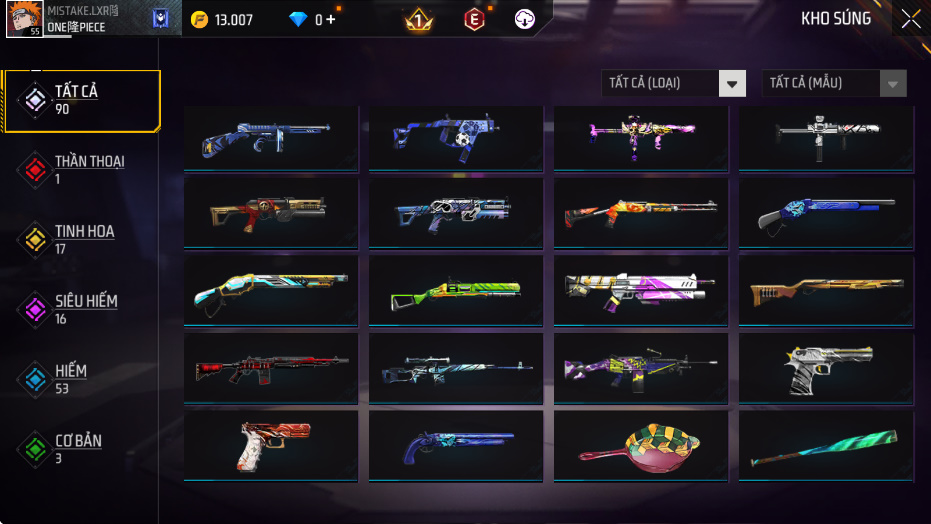Screen dimensions: 931x524
Task: Click the gold crown rank icon
Action: tap(418, 19)
